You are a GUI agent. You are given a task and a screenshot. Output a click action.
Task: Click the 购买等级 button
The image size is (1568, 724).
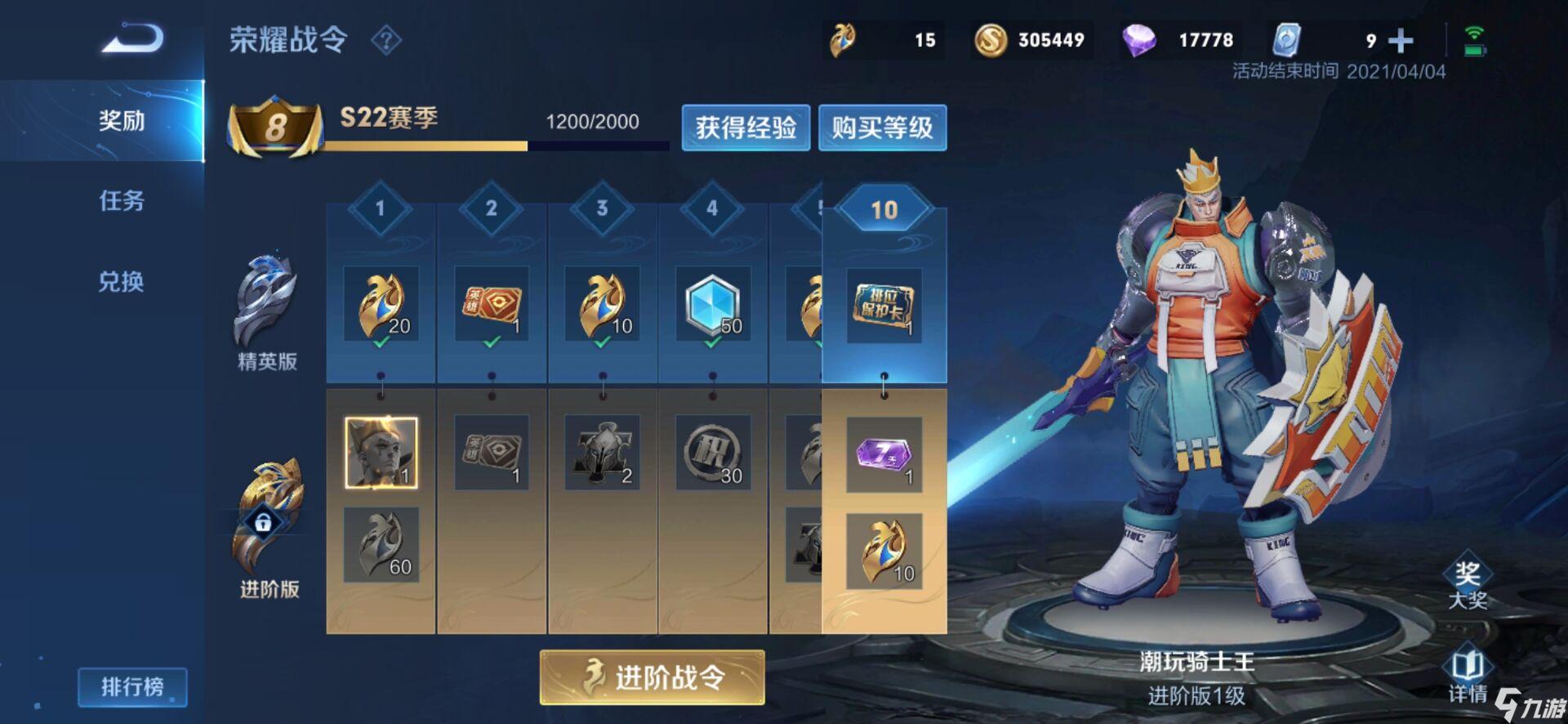pyautogui.click(x=882, y=127)
